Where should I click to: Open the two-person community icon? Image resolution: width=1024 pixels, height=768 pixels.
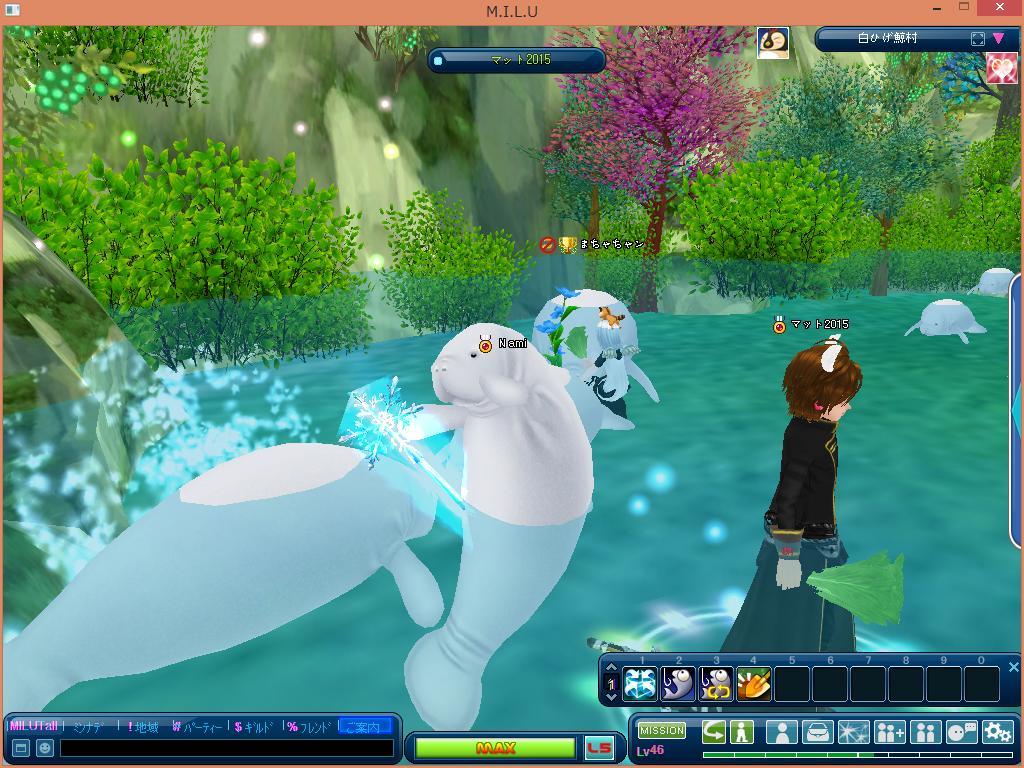tap(925, 732)
